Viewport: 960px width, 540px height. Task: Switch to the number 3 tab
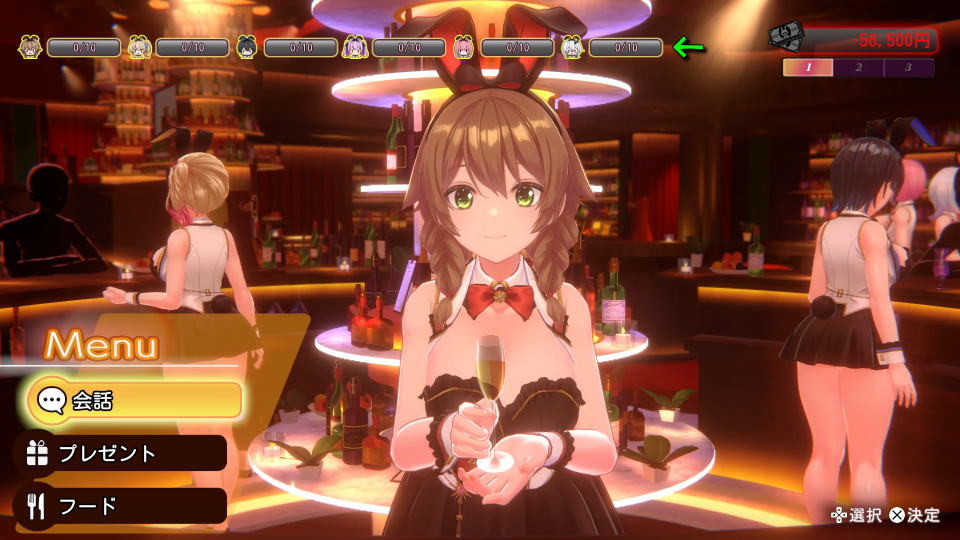pyautogui.click(x=908, y=68)
